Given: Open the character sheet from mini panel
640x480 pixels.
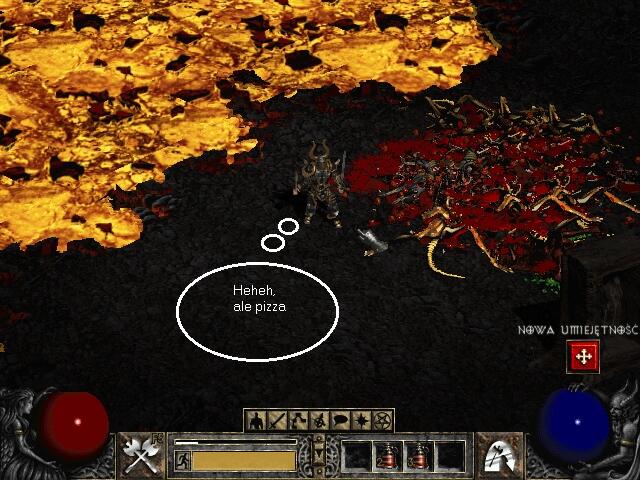Looking at the screenshot, I should [x=256, y=421].
